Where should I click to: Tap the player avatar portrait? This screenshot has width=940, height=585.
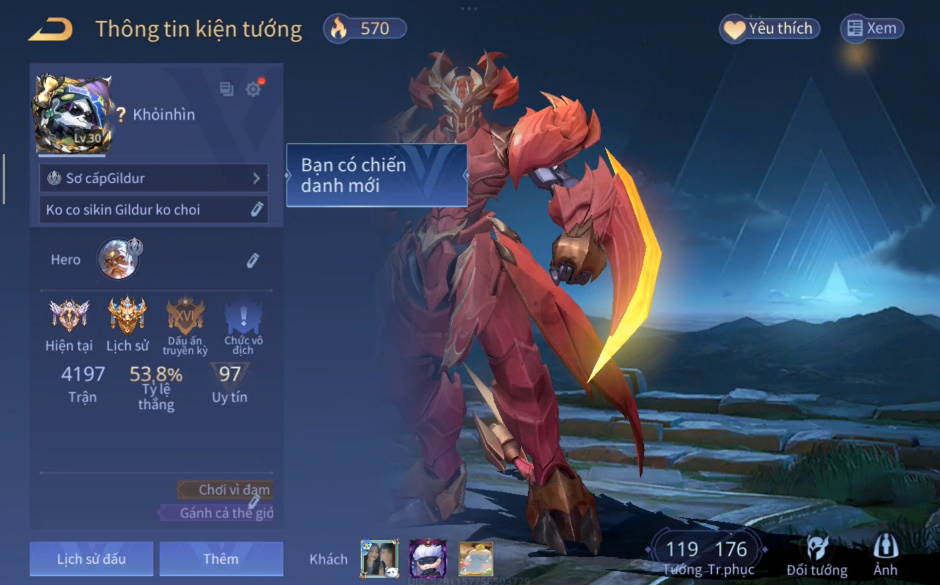69,114
